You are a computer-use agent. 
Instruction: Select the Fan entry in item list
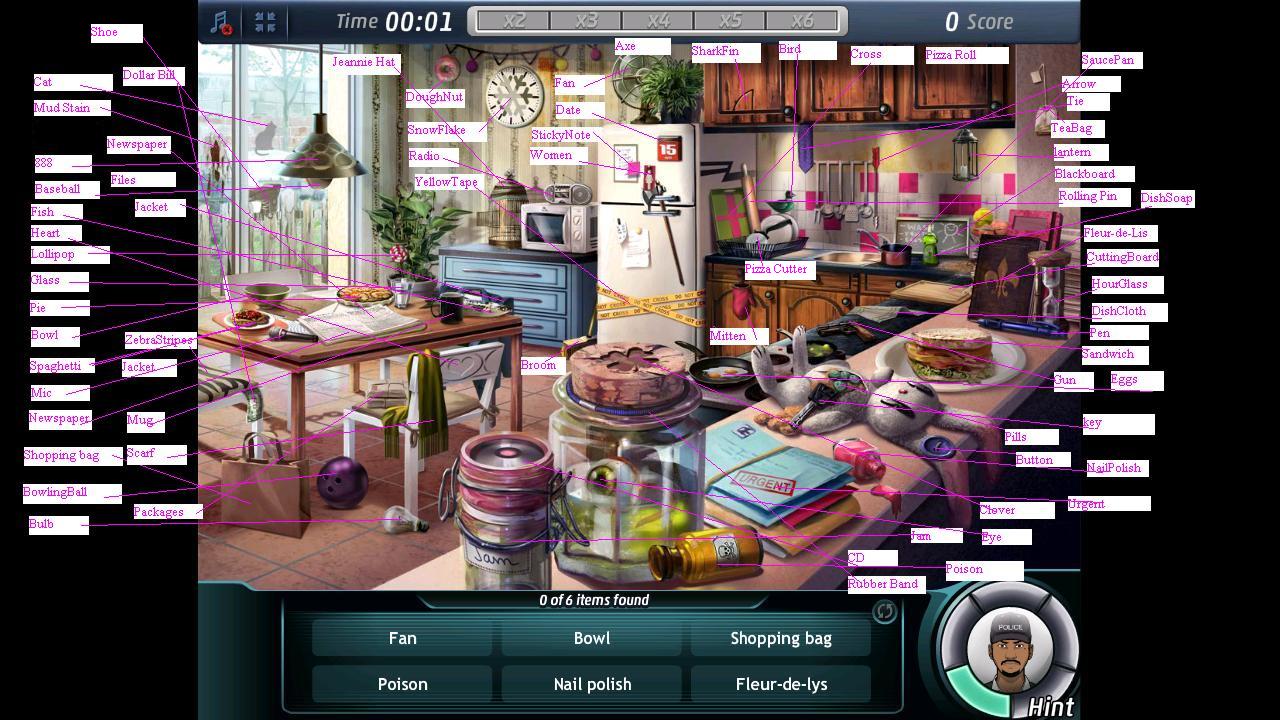(402, 638)
